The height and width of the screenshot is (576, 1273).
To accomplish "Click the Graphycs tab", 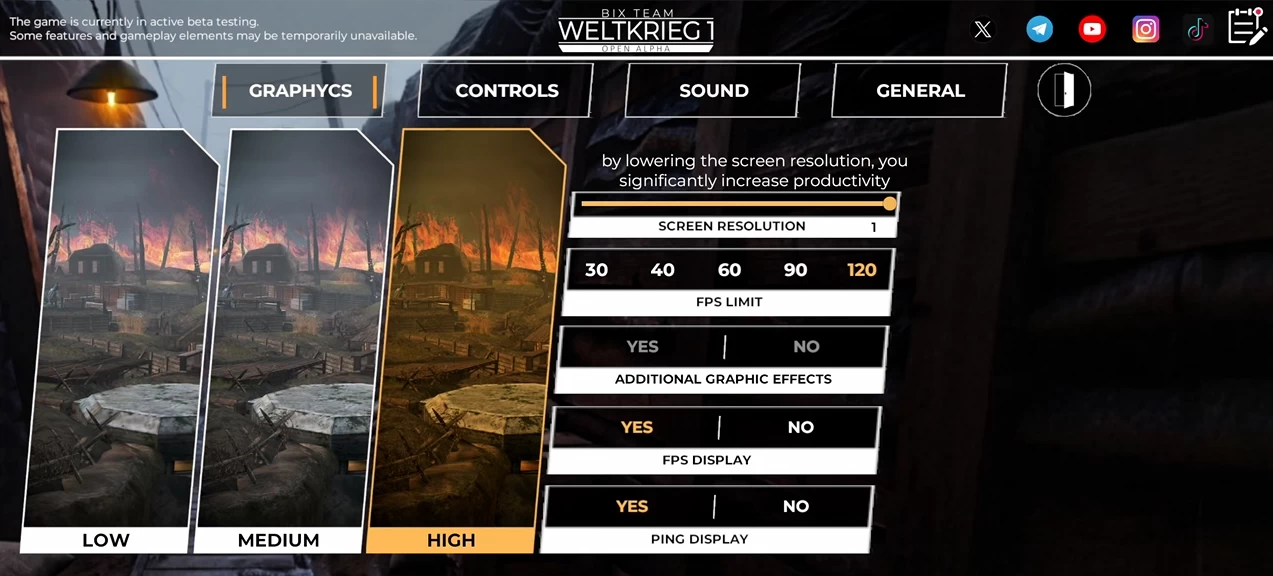I will click(x=300, y=91).
